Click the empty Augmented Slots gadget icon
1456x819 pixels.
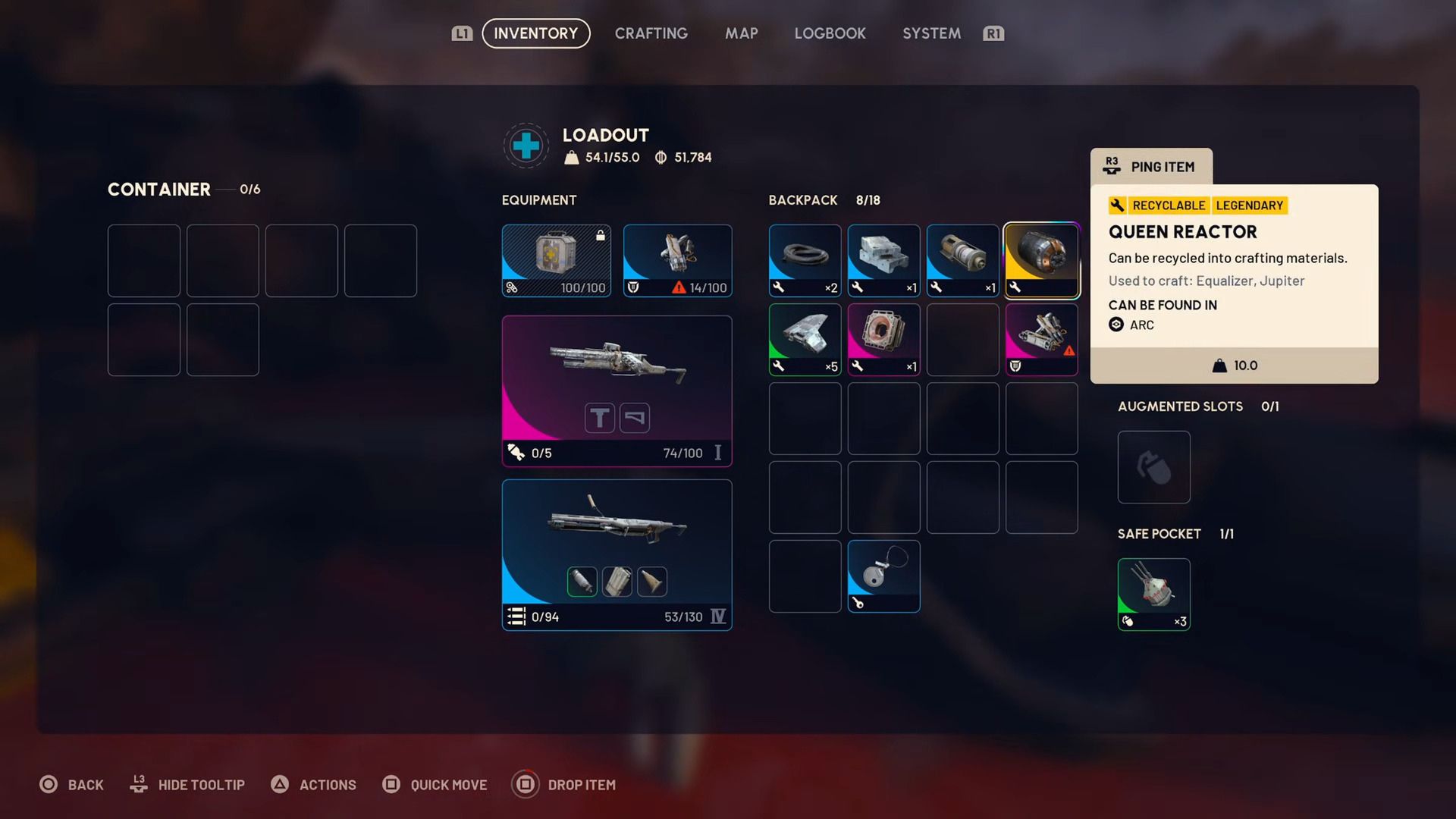point(1153,467)
